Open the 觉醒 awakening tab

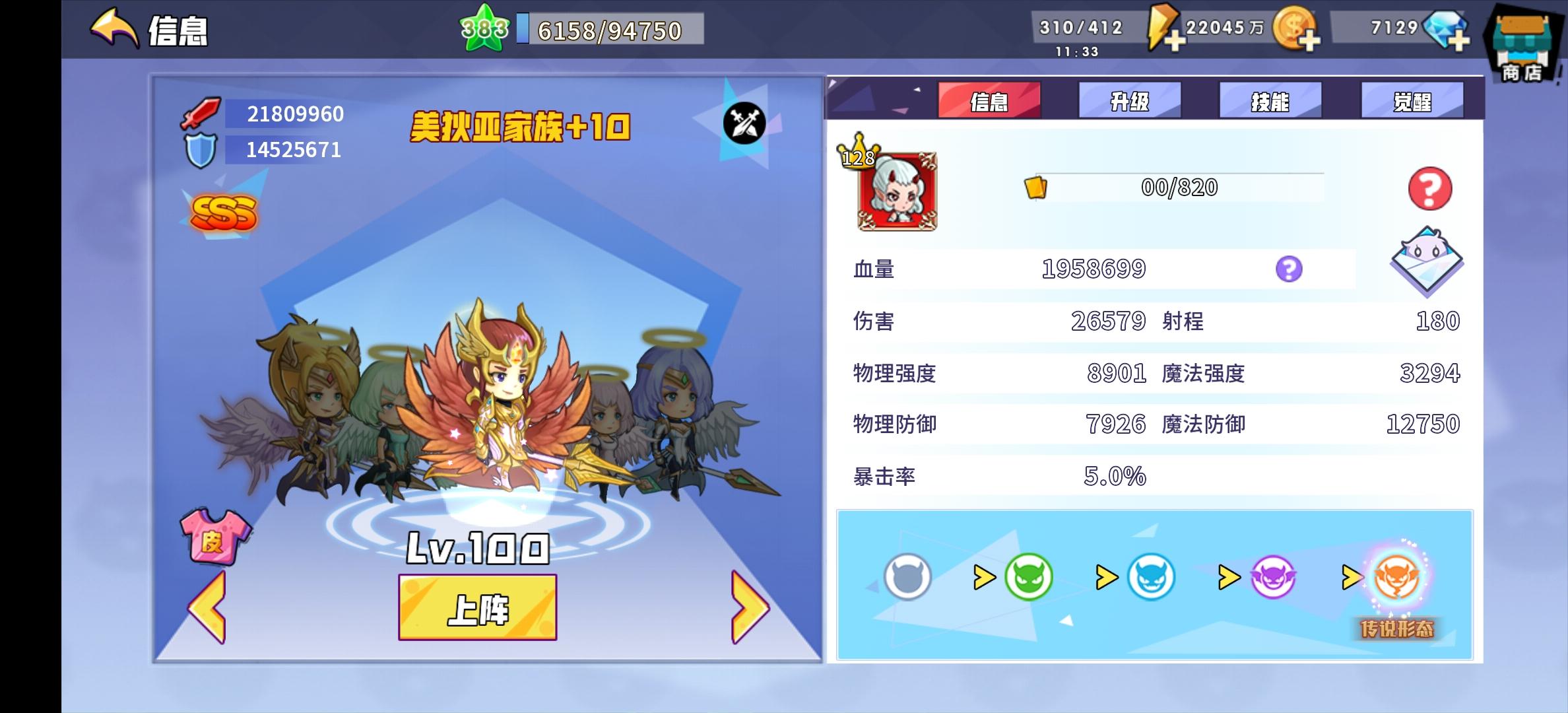point(1412,100)
